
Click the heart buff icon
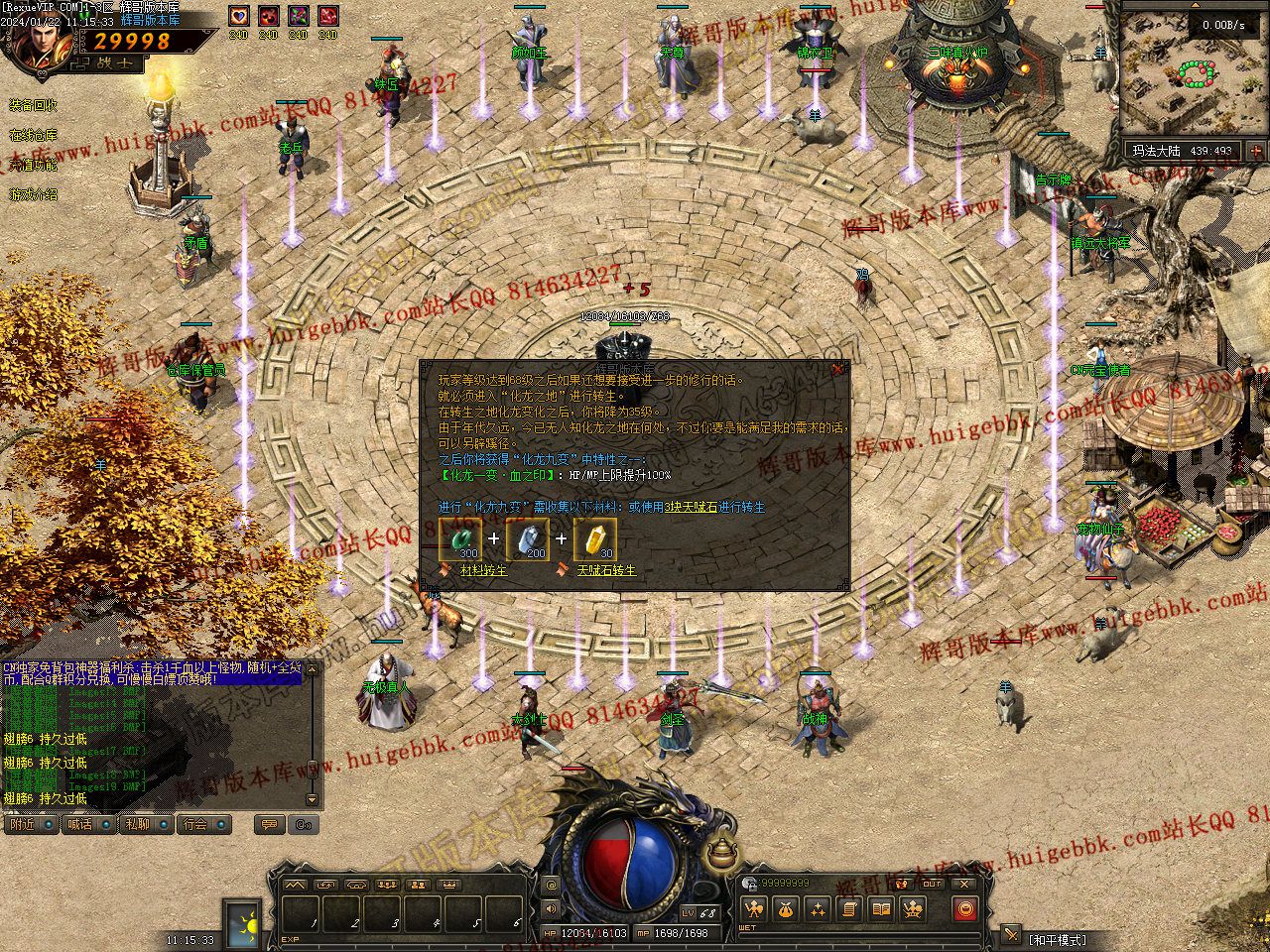tap(238, 16)
